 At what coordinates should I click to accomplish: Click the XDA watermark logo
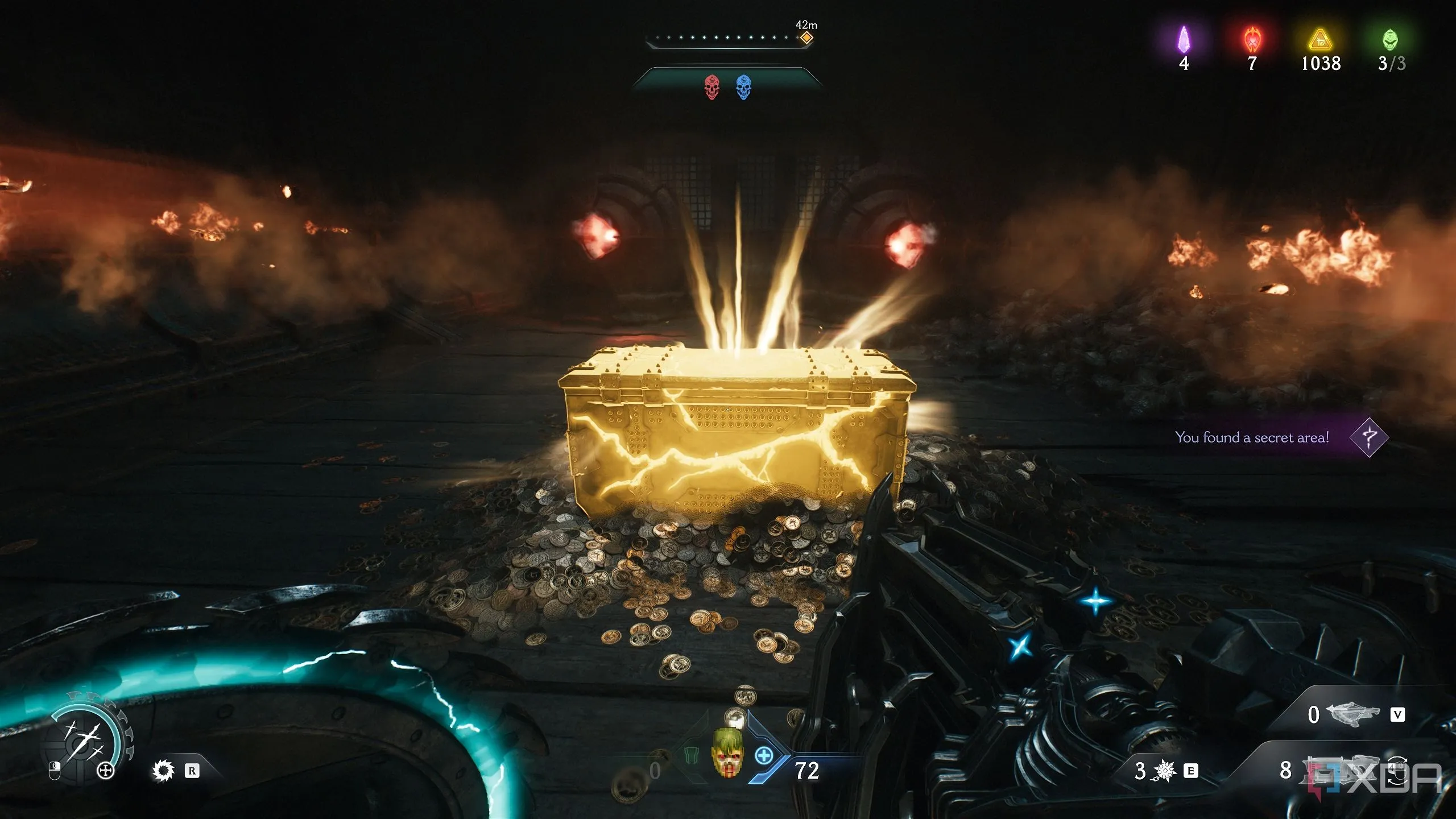click(x=1376, y=777)
